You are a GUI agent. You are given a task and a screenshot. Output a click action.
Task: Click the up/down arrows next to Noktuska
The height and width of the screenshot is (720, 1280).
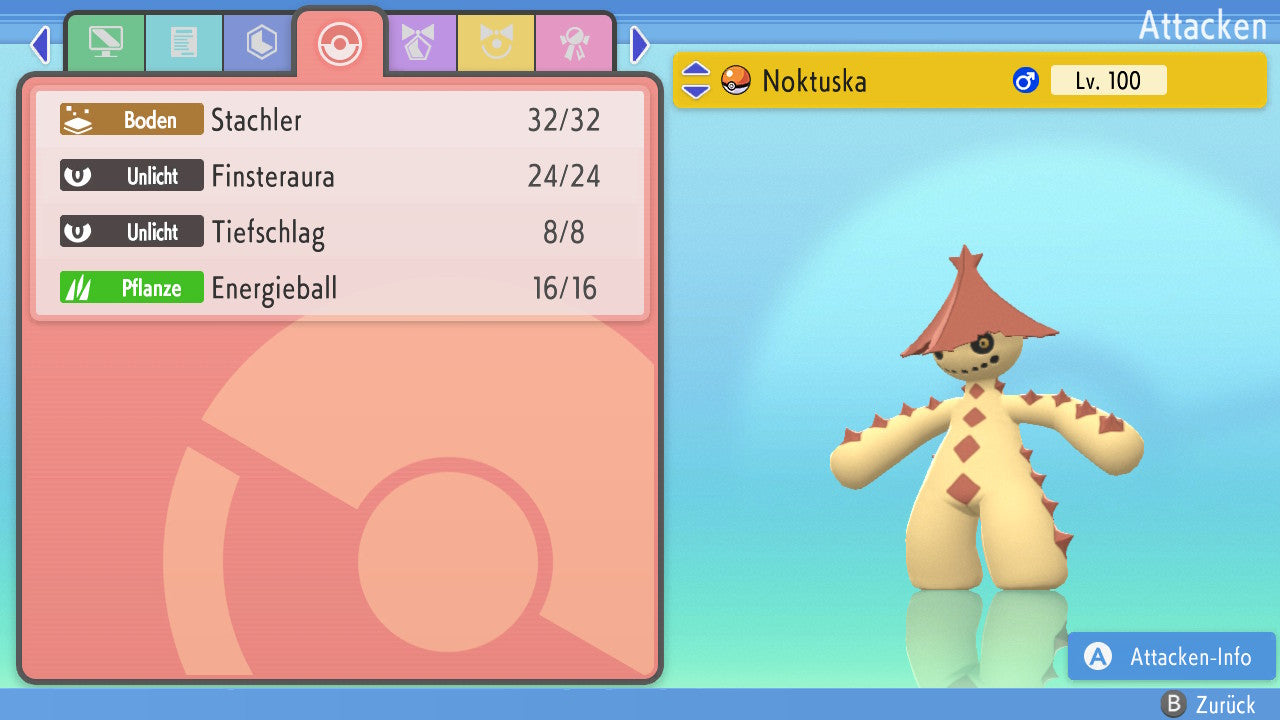696,80
